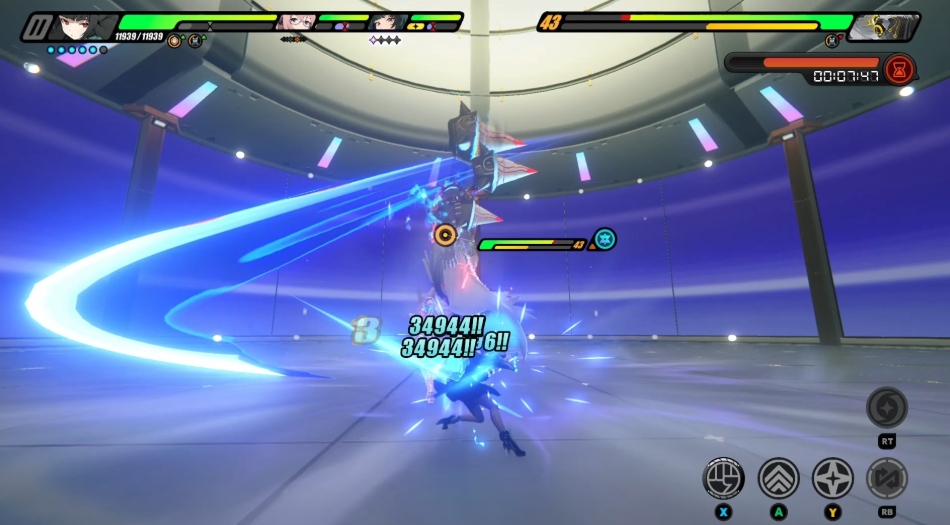Switch to the pink-haired glasses teammate

(x=294, y=22)
